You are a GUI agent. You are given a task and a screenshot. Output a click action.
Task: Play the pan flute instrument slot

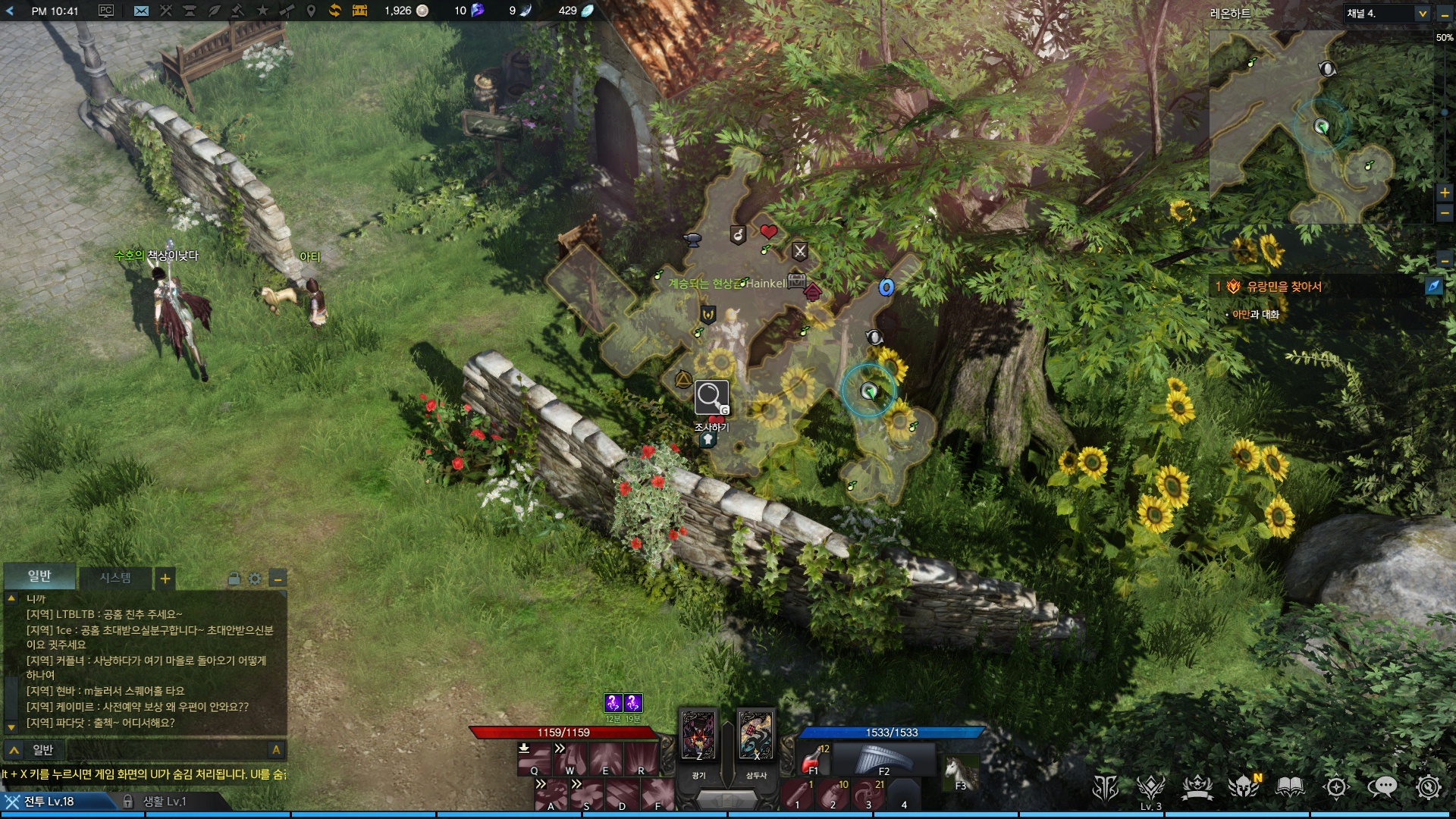tap(883, 758)
